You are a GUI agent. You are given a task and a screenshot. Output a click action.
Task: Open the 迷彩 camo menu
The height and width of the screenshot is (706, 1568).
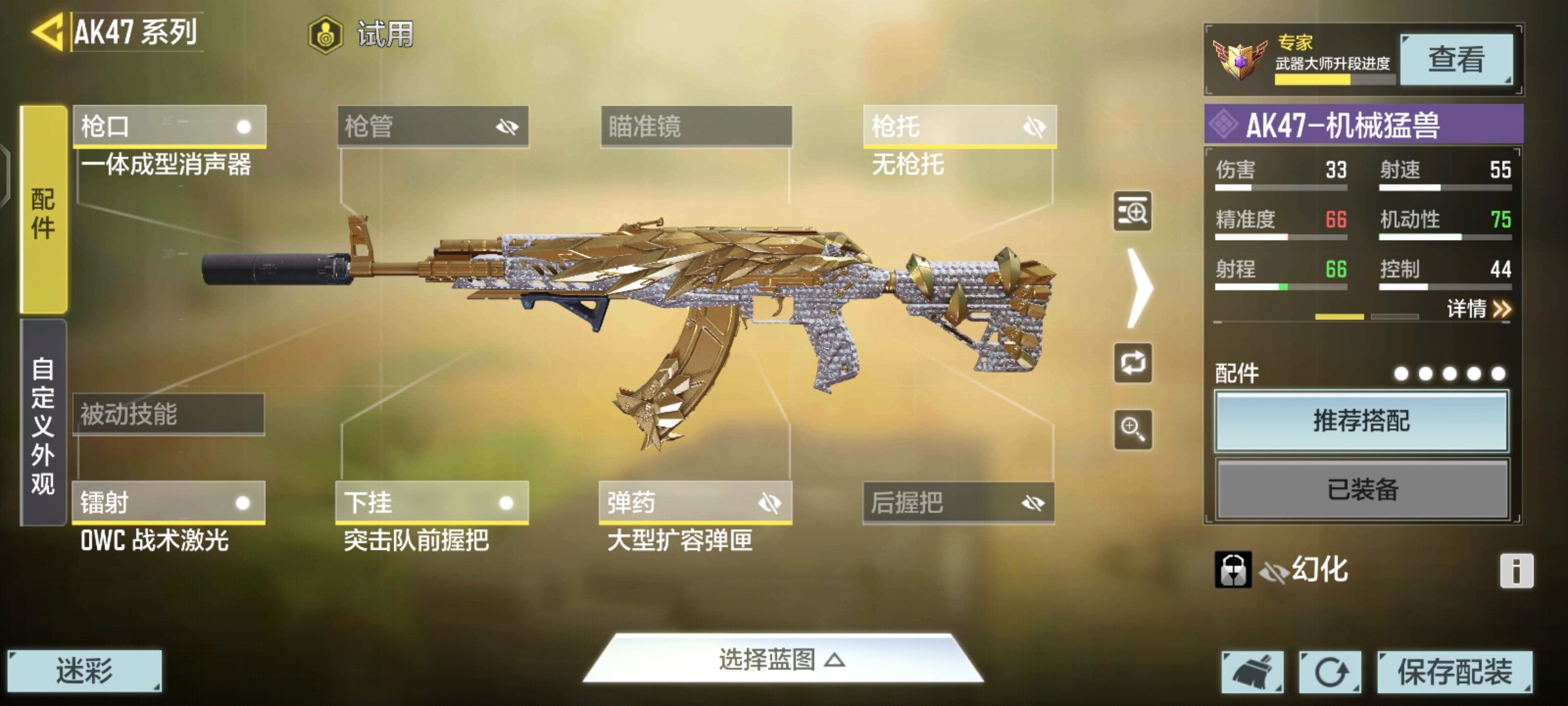(x=84, y=671)
